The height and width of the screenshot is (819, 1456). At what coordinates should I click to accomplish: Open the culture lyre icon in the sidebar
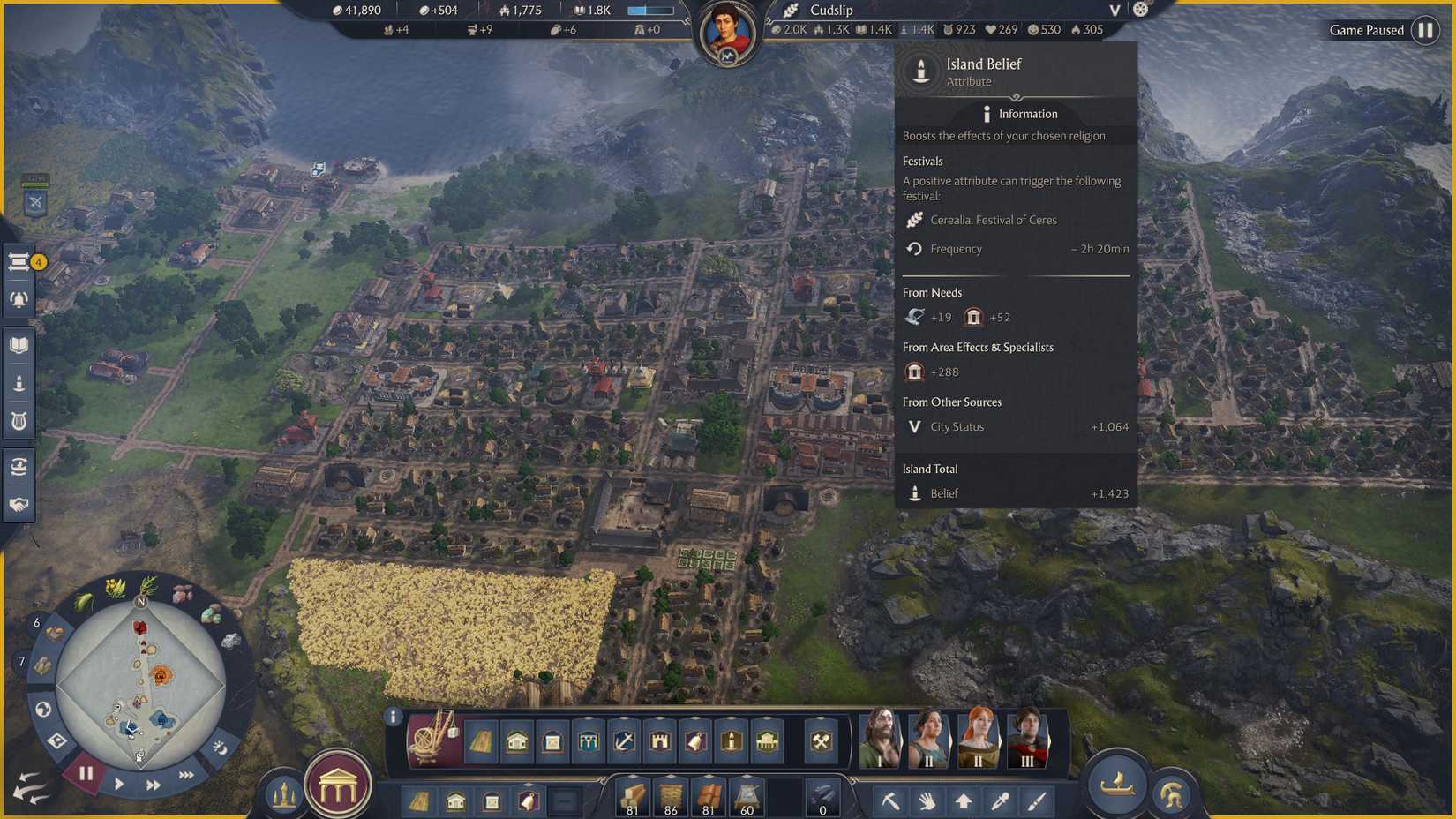pos(19,421)
